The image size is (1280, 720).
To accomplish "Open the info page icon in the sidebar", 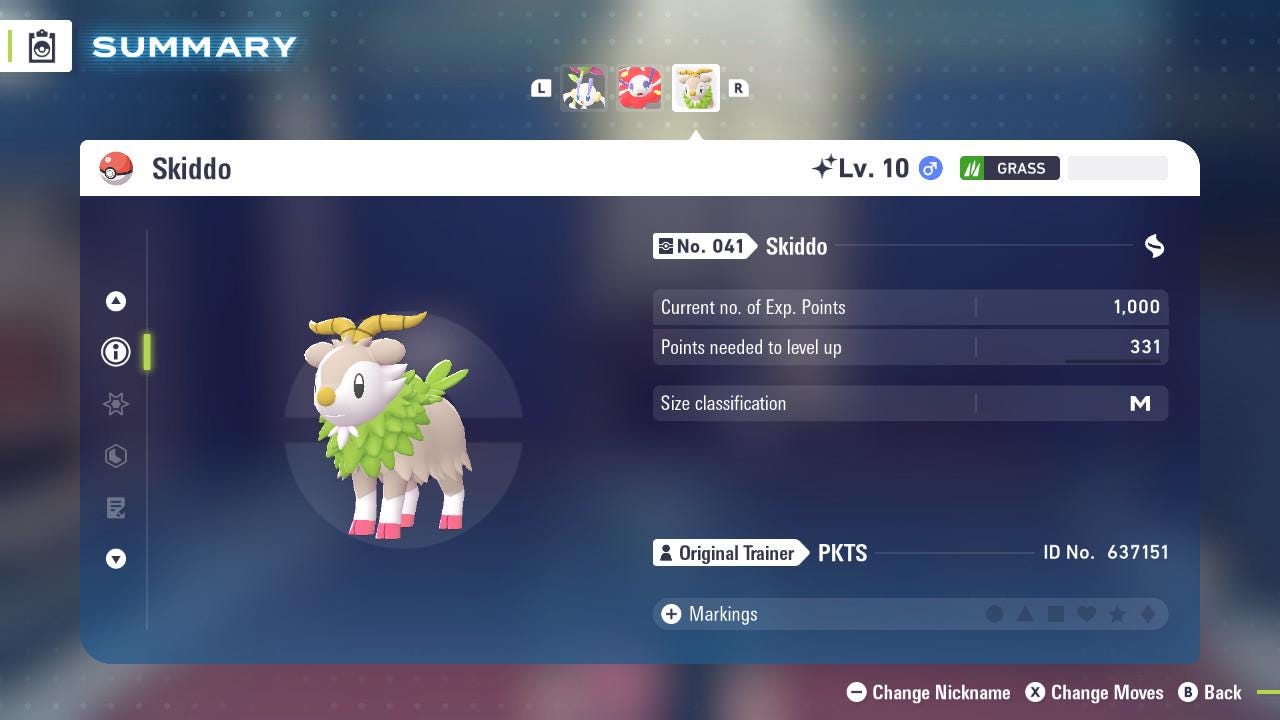I will [116, 352].
